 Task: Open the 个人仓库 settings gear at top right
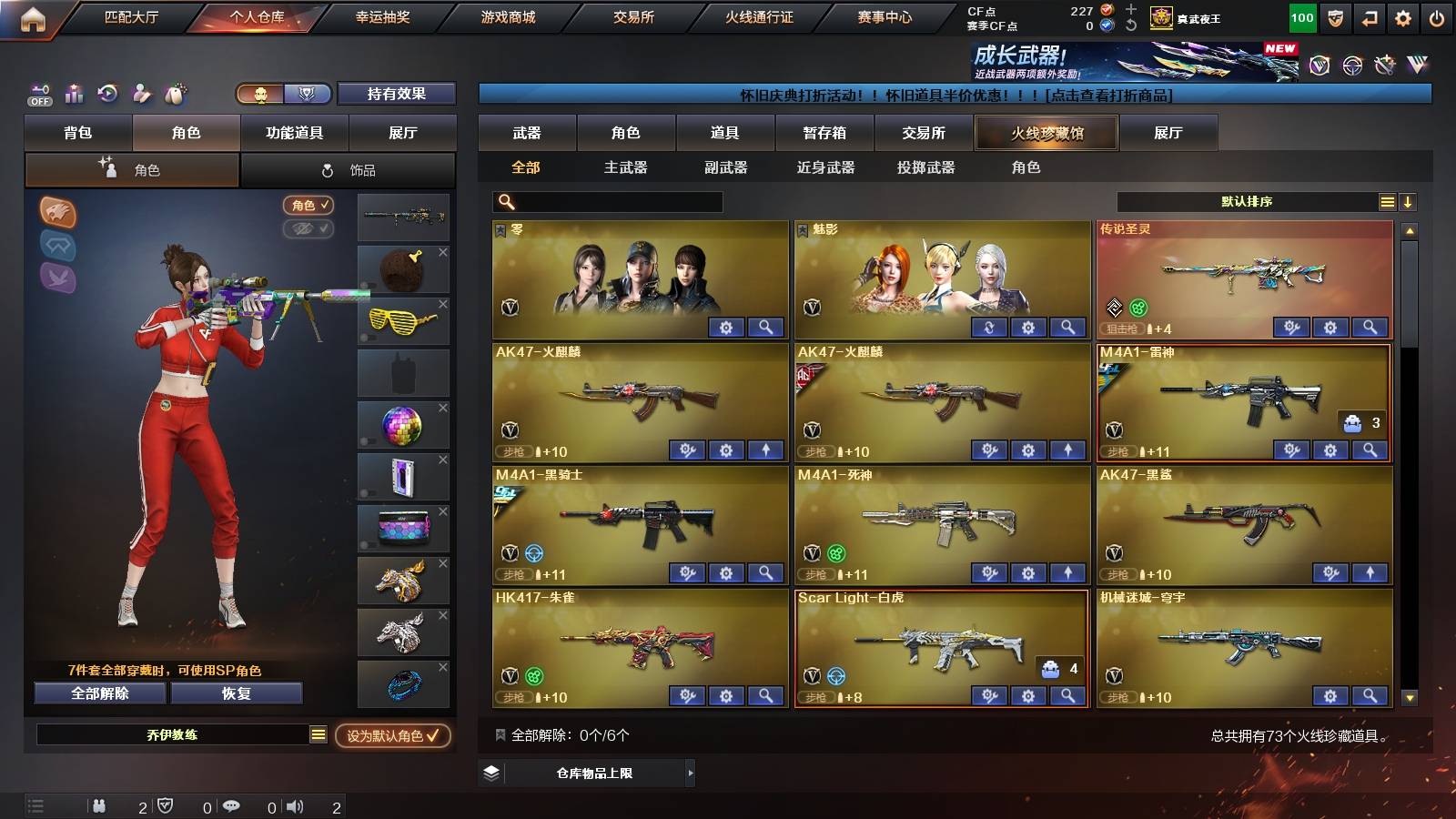(x=1402, y=16)
